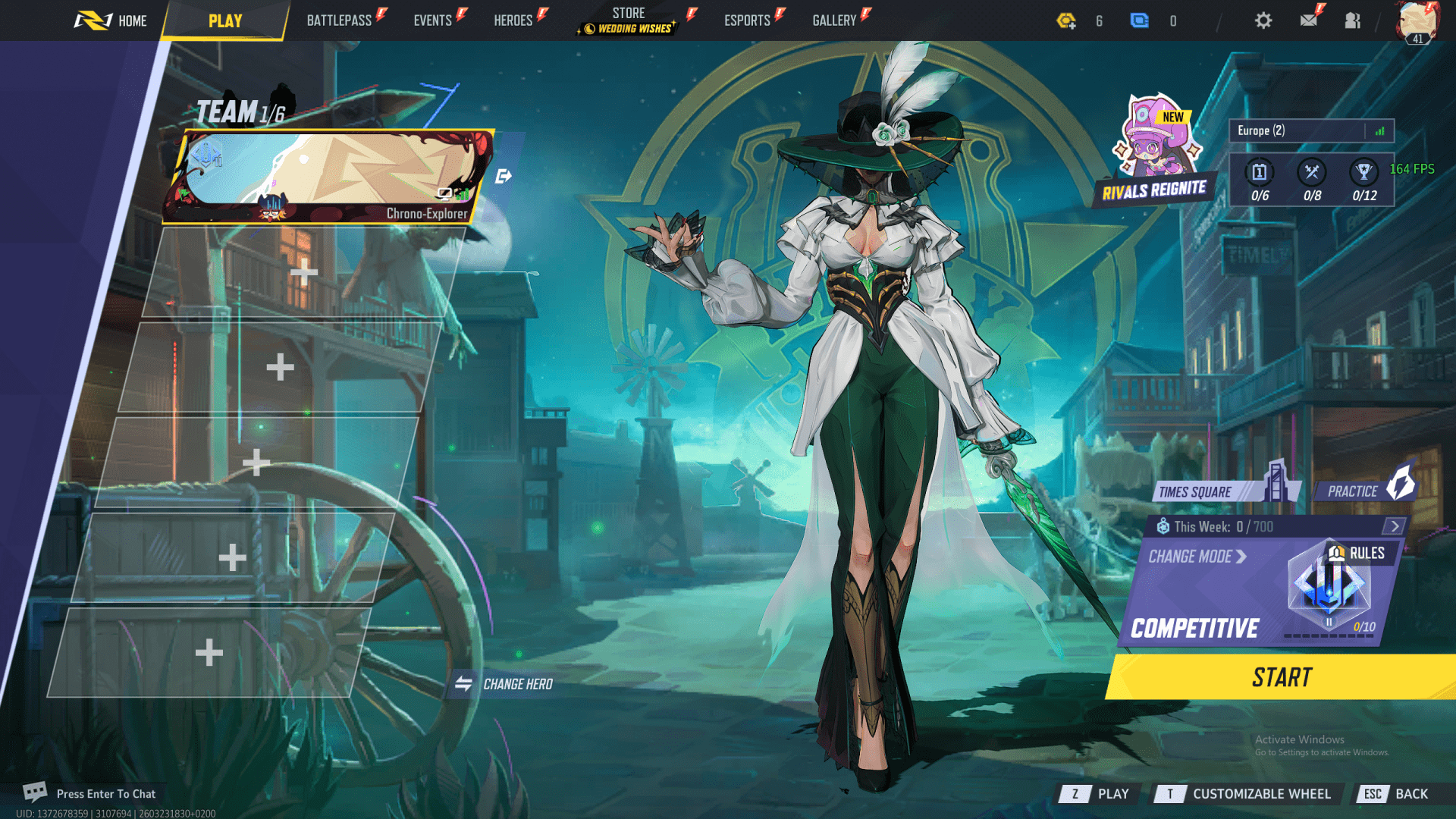The image size is (1456, 819).
Task: Expand the This Week reward details chevron
Action: (x=1395, y=526)
